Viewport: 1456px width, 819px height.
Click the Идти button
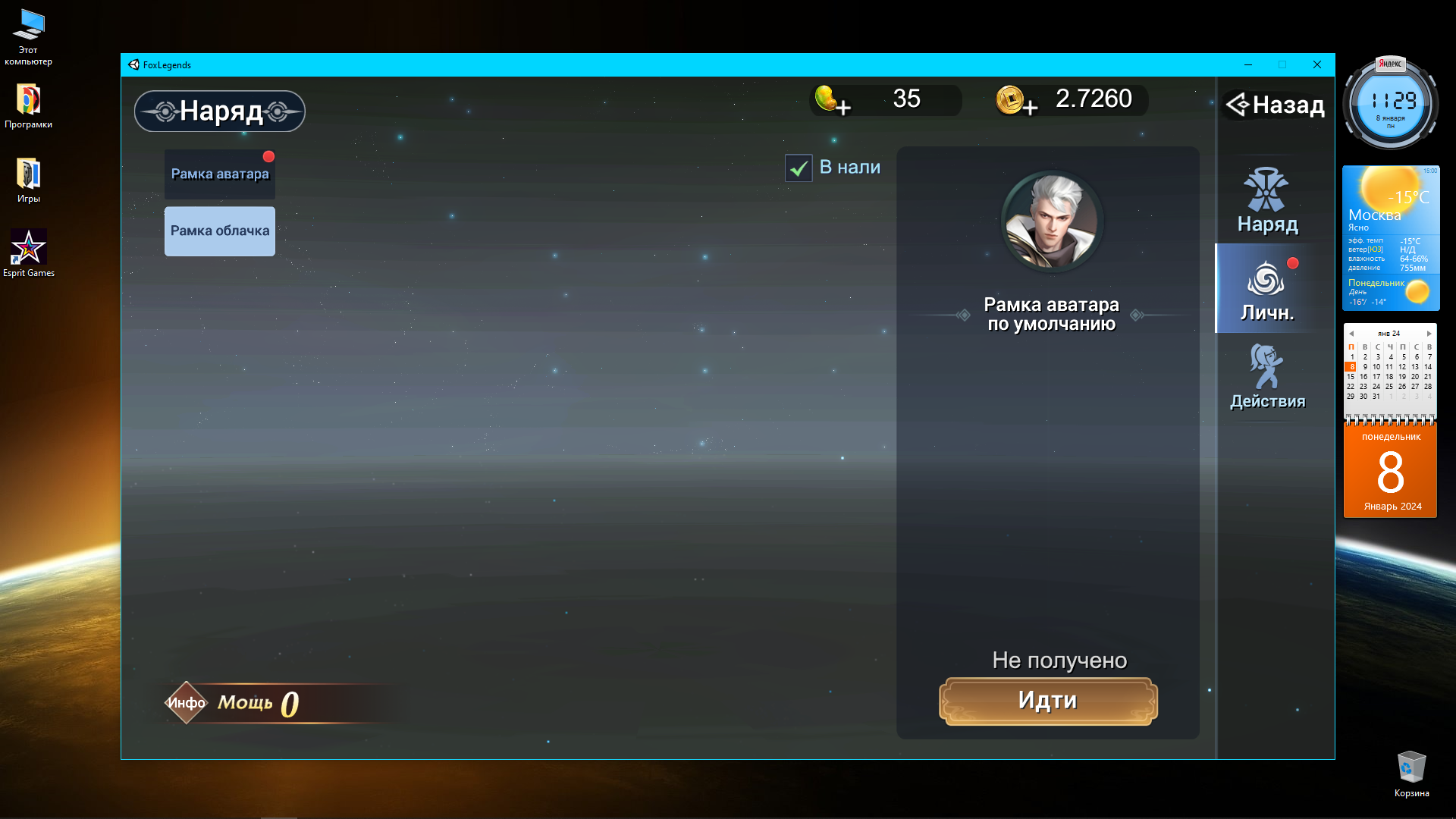tap(1048, 701)
